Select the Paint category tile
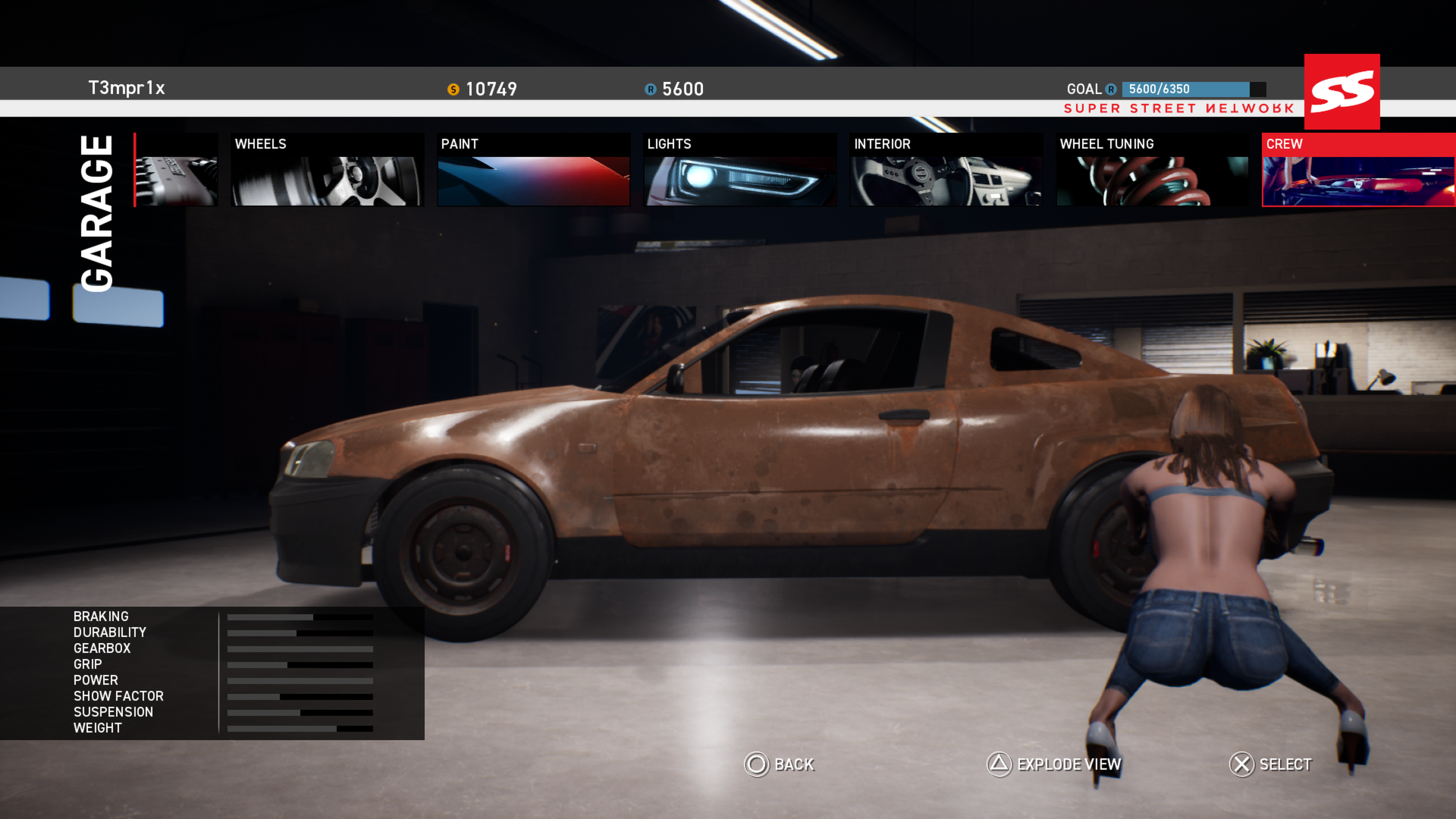1456x819 pixels. tap(533, 171)
